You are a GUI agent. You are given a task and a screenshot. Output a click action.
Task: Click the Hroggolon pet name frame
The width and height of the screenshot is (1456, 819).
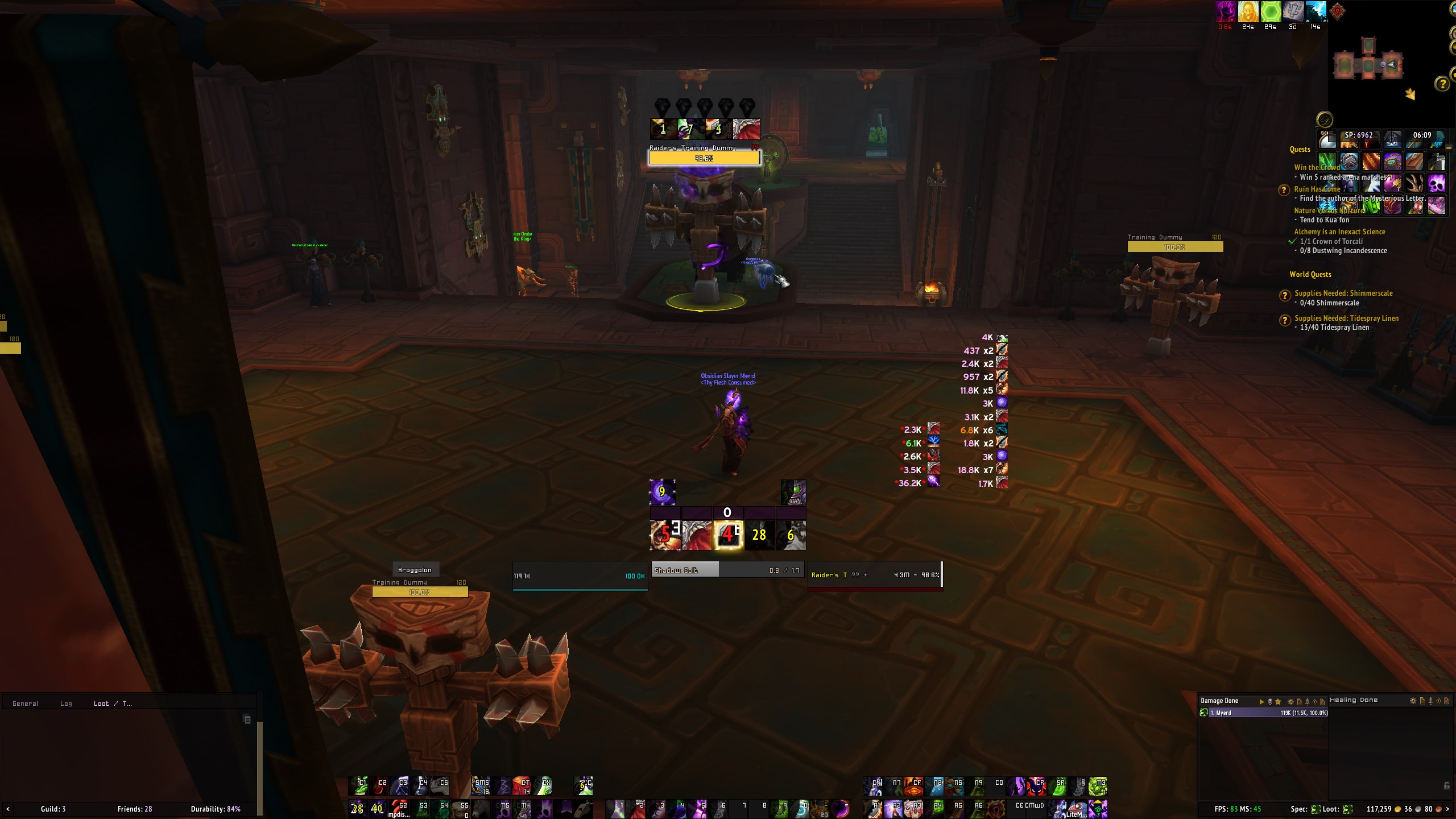tap(415, 569)
